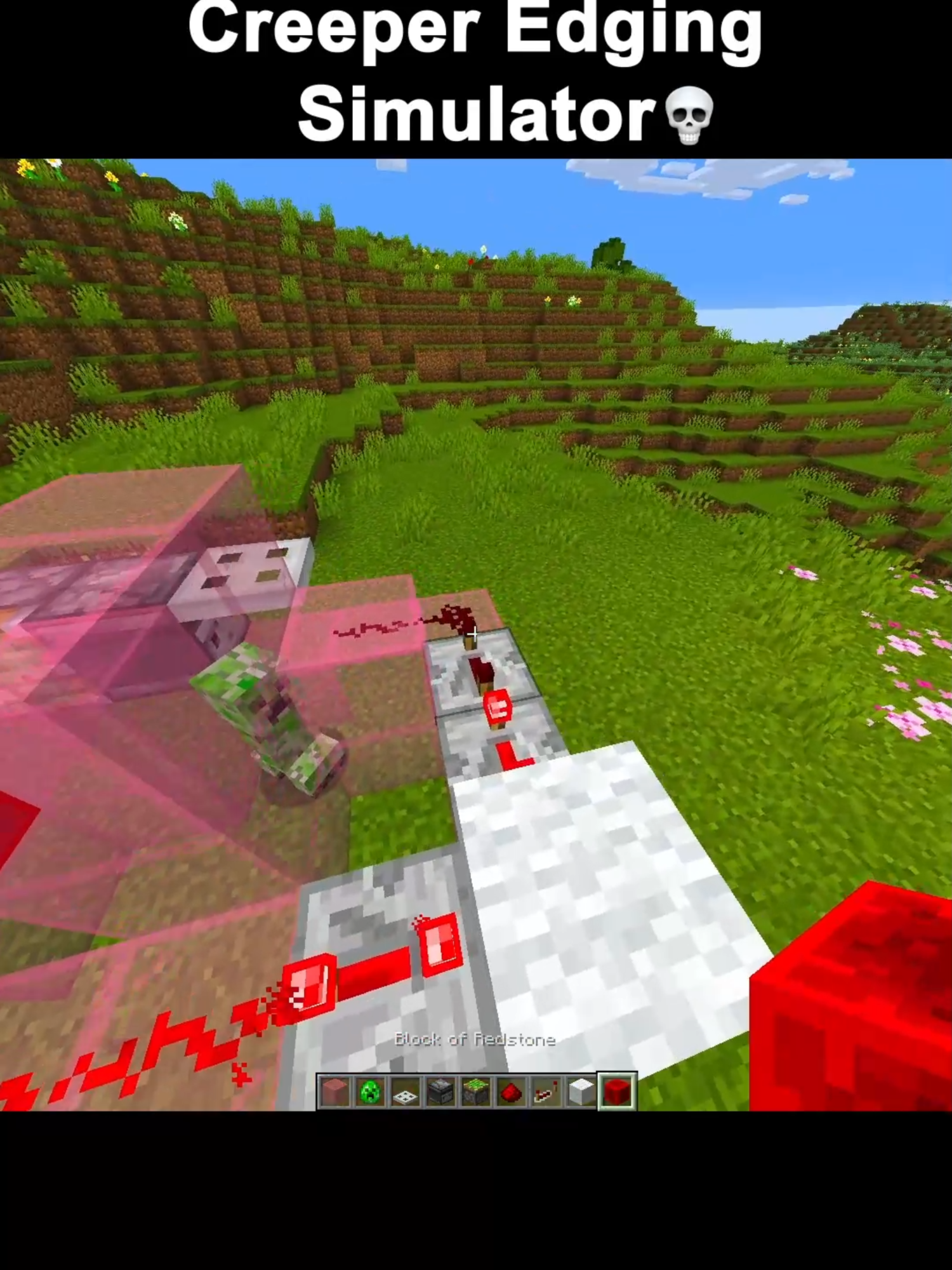The width and height of the screenshot is (952, 1270).
Task: Select the pressure plate hotbar slot
Action: tap(404, 1091)
